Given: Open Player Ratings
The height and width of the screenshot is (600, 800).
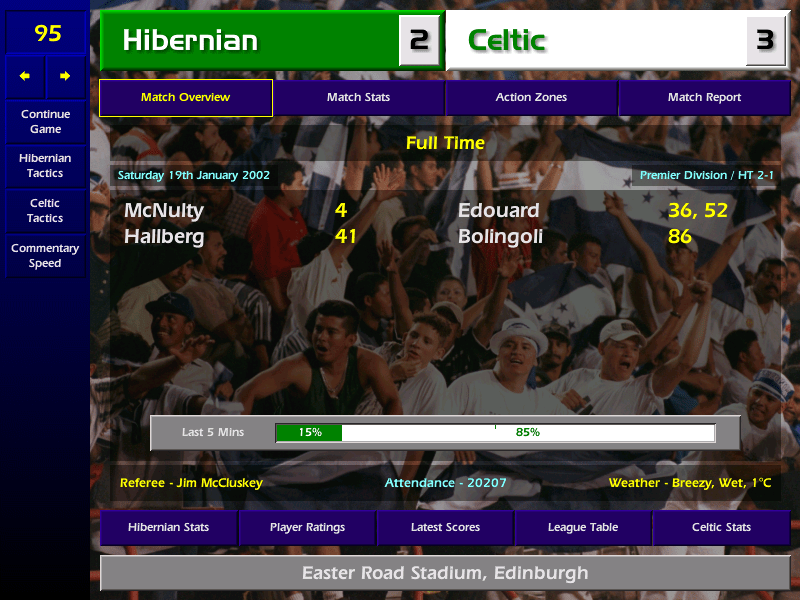Looking at the screenshot, I should click(307, 527).
